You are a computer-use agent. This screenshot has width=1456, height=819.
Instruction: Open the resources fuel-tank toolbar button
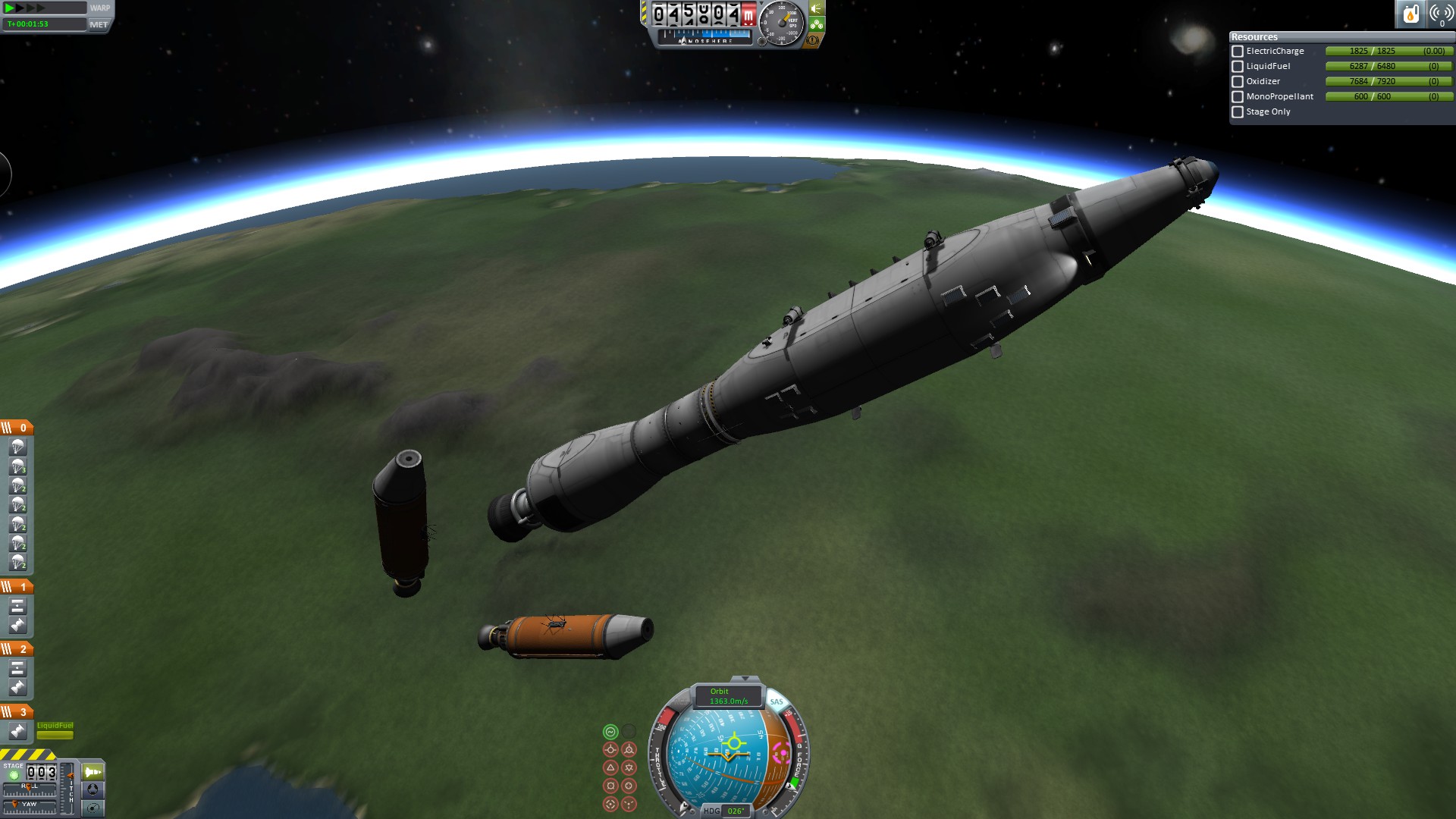1410,14
